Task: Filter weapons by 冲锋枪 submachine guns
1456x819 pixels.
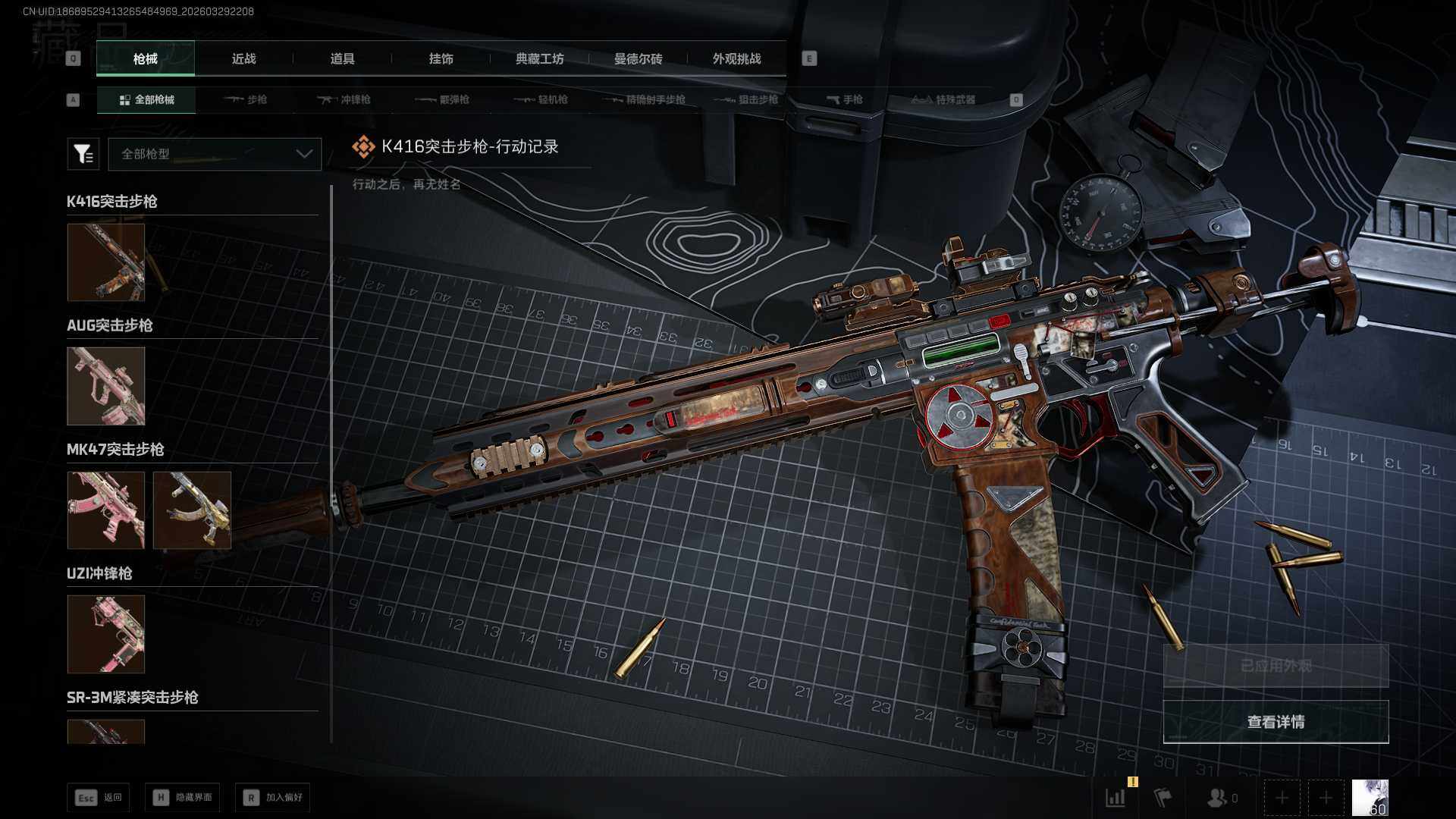Action: [x=344, y=99]
